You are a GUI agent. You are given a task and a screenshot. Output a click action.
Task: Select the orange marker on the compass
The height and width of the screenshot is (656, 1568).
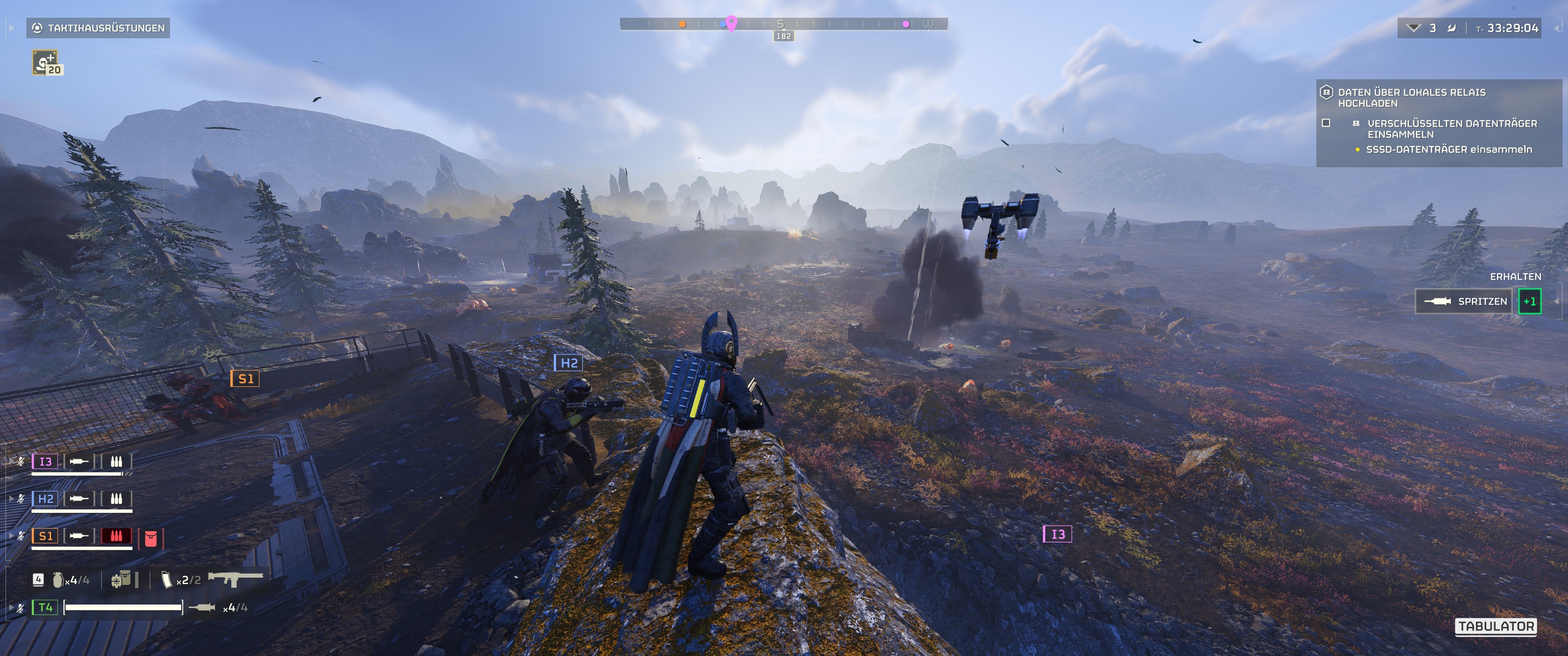point(682,24)
